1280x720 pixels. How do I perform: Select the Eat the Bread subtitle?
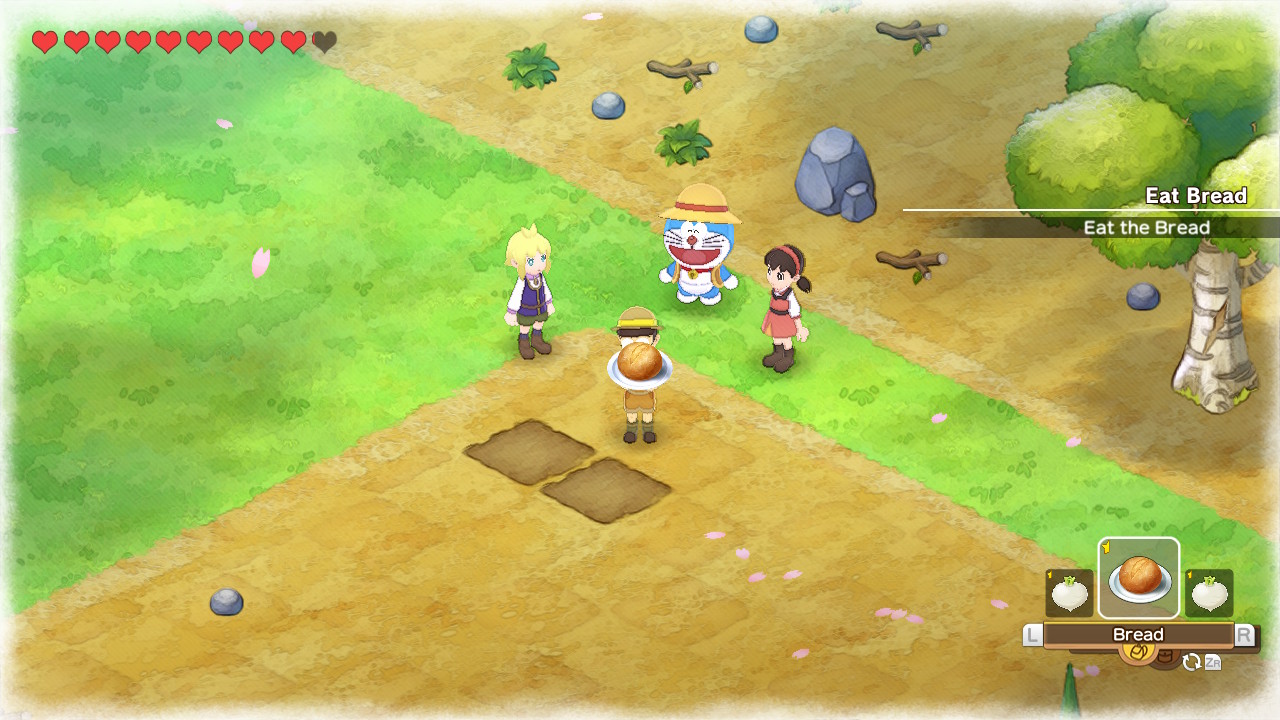1148,228
